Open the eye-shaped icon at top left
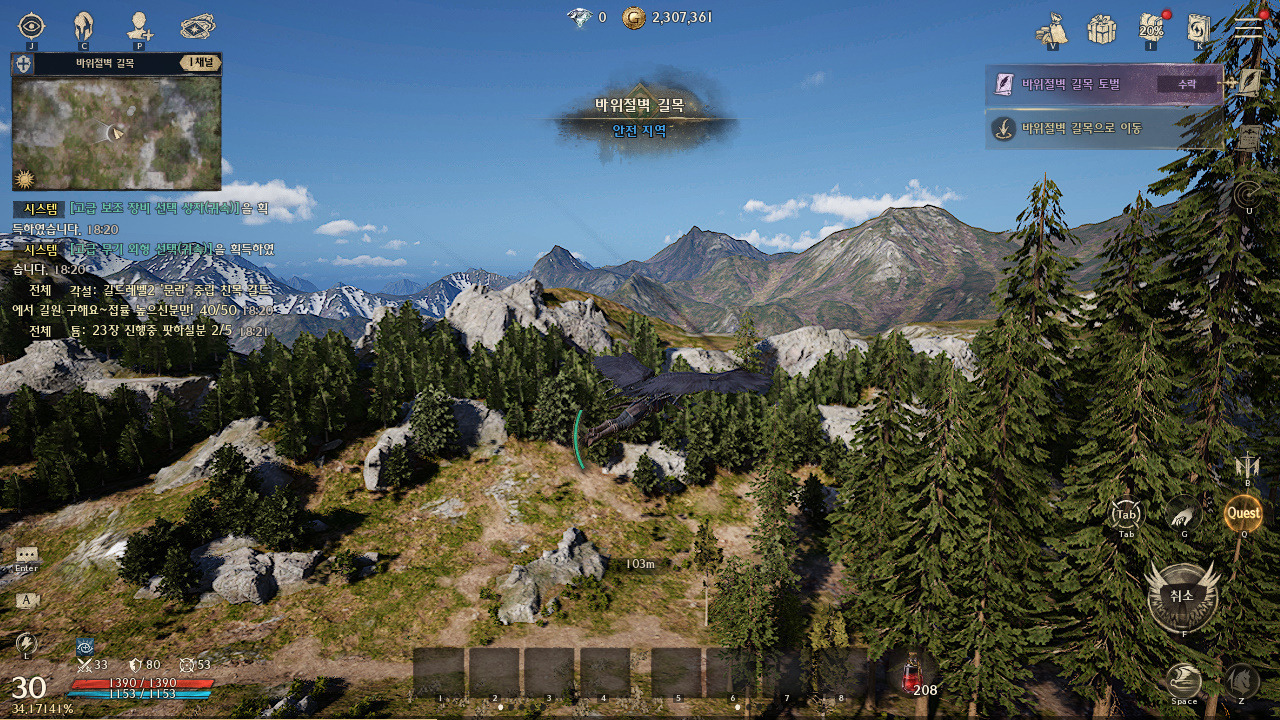1280x720 pixels. tap(32, 26)
